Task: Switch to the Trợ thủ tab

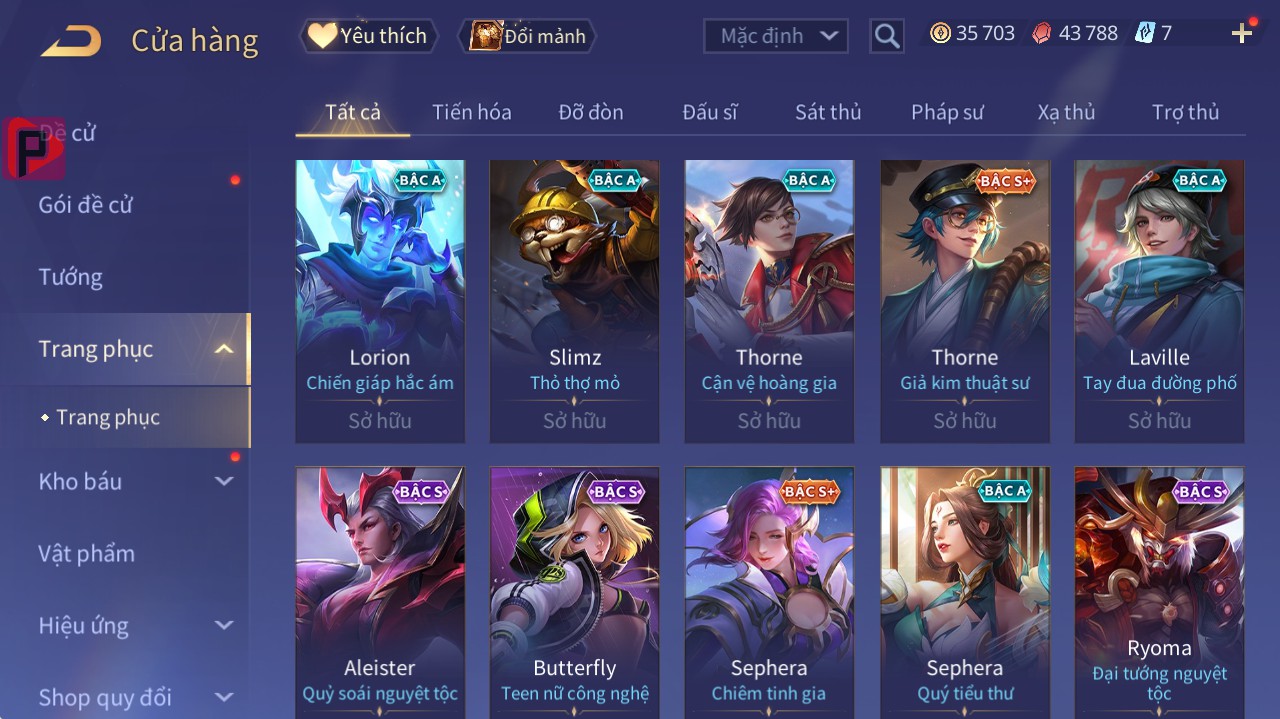Action: coord(1185,112)
